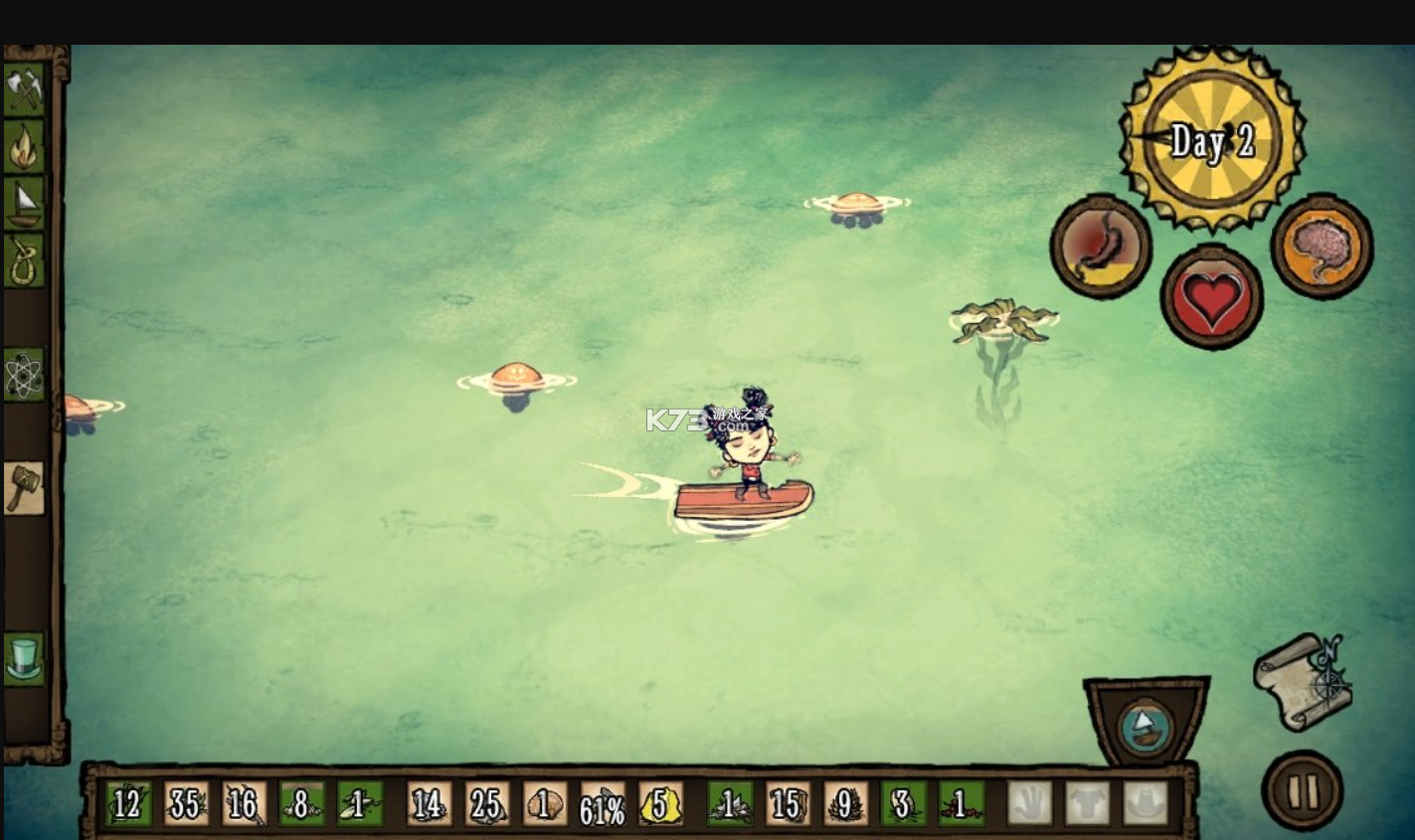Open the map scroll with compass
This screenshot has height=840, width=1415.
pos(1304,681)
